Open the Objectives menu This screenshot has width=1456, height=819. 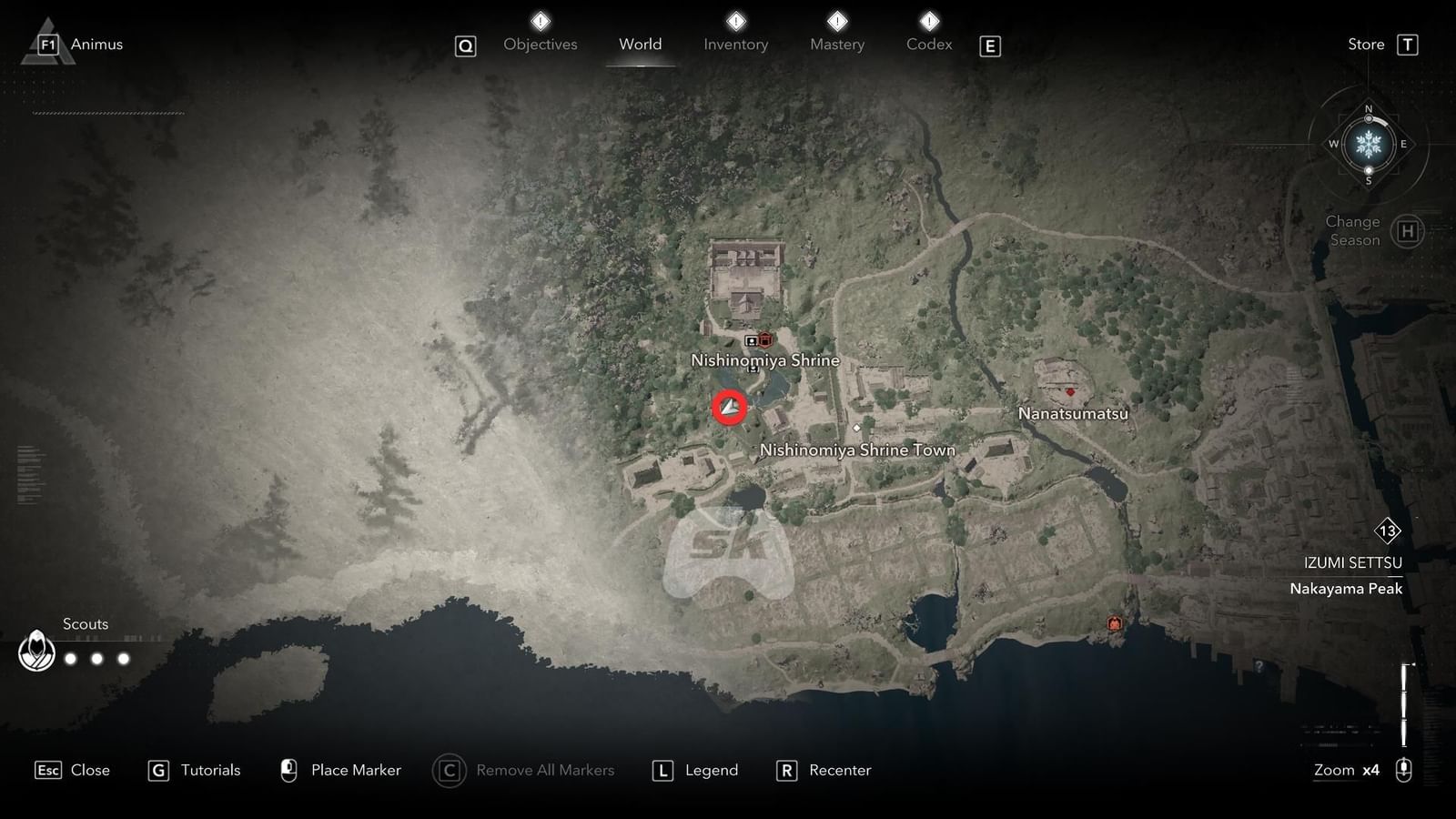click(540, 44)
